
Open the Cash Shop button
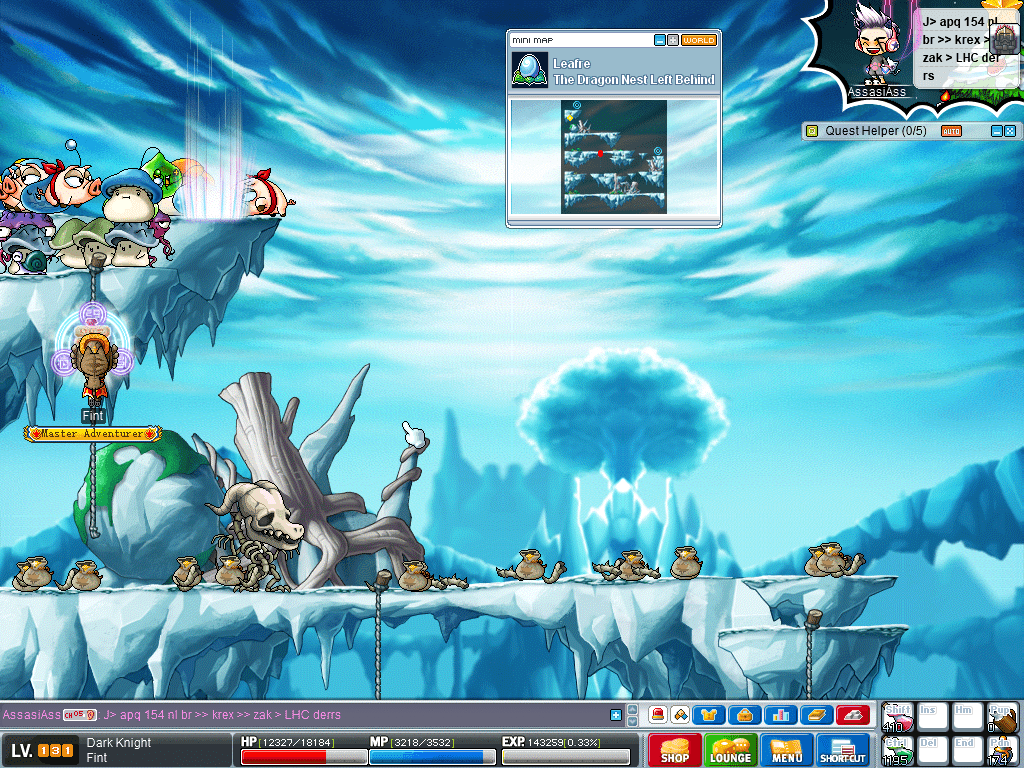point(675,750)
